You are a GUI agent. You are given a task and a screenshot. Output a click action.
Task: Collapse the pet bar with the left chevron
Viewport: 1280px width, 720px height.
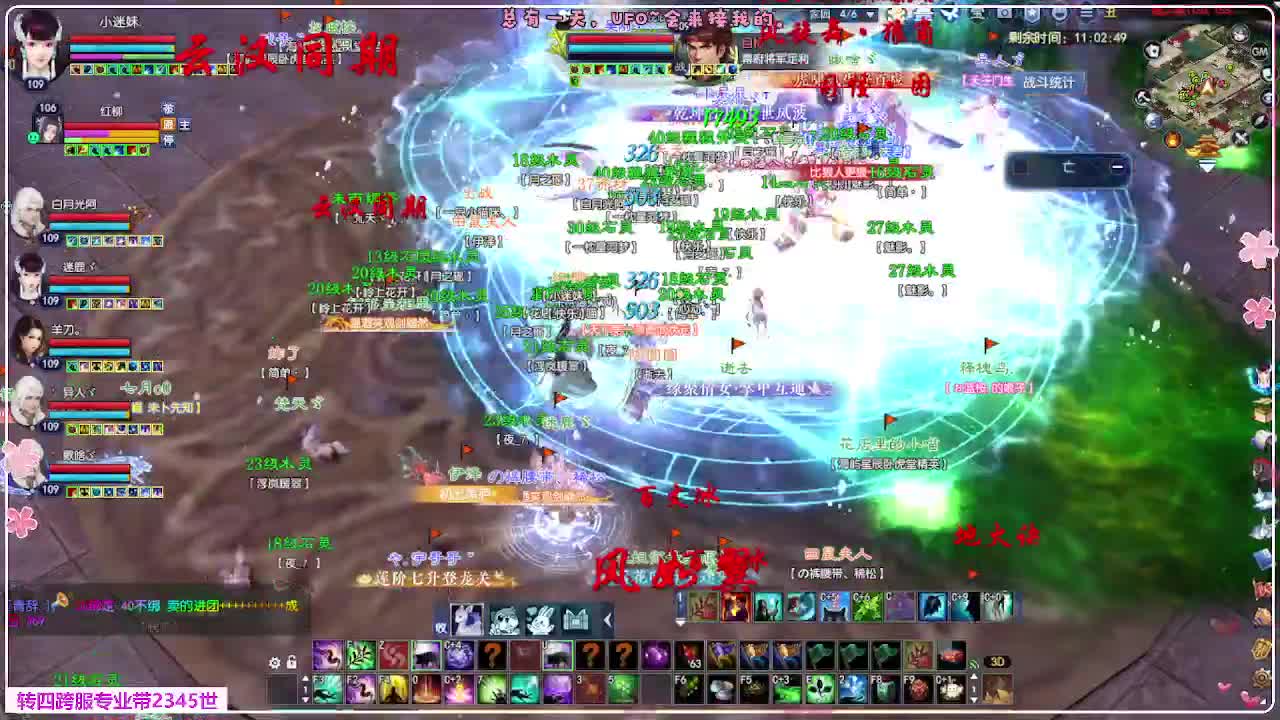tap(606, 618)
